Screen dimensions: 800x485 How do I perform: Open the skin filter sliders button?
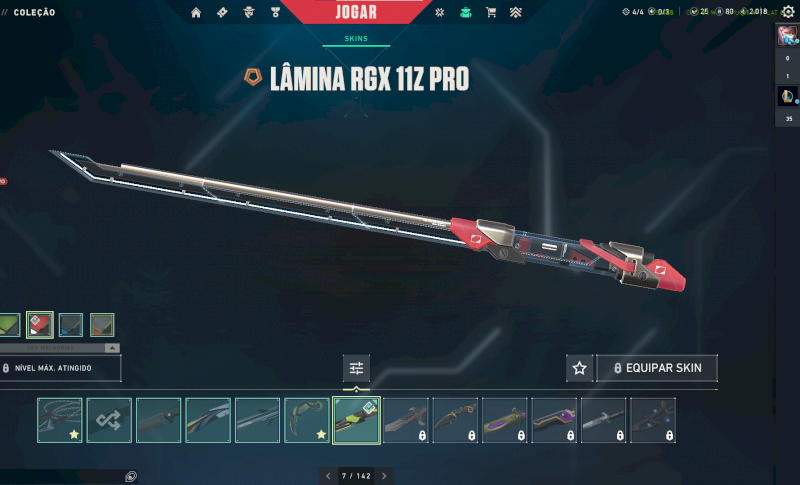click(356, 368)
